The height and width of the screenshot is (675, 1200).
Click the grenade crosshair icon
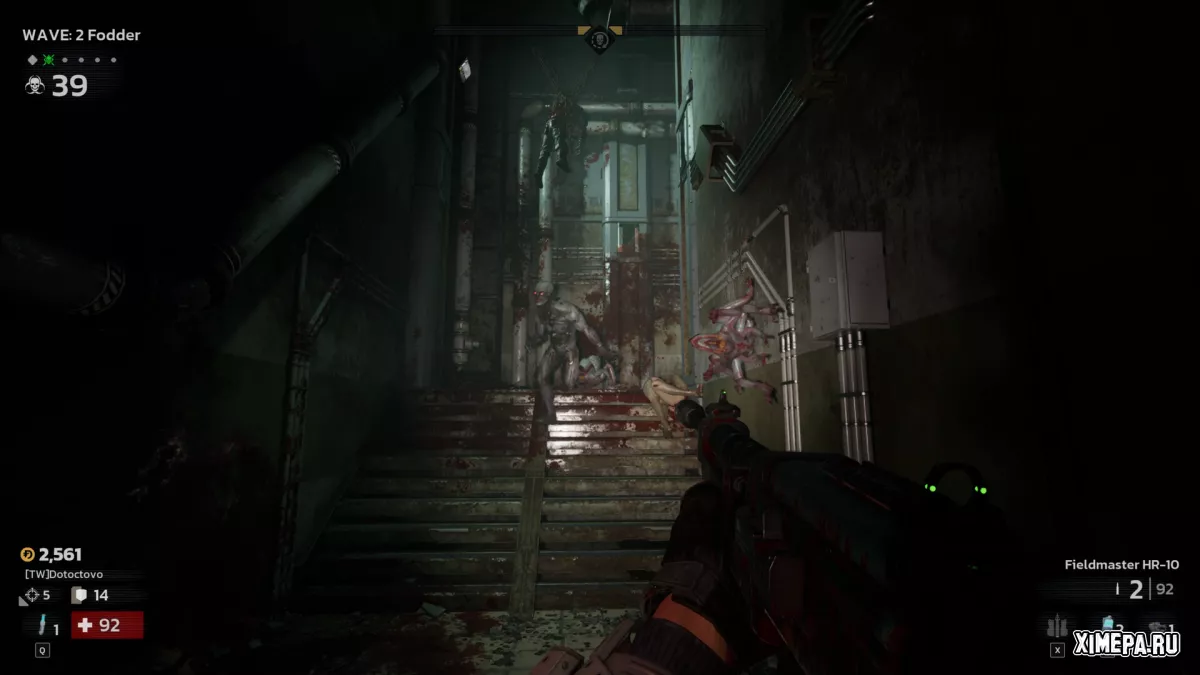click(27, 596)
